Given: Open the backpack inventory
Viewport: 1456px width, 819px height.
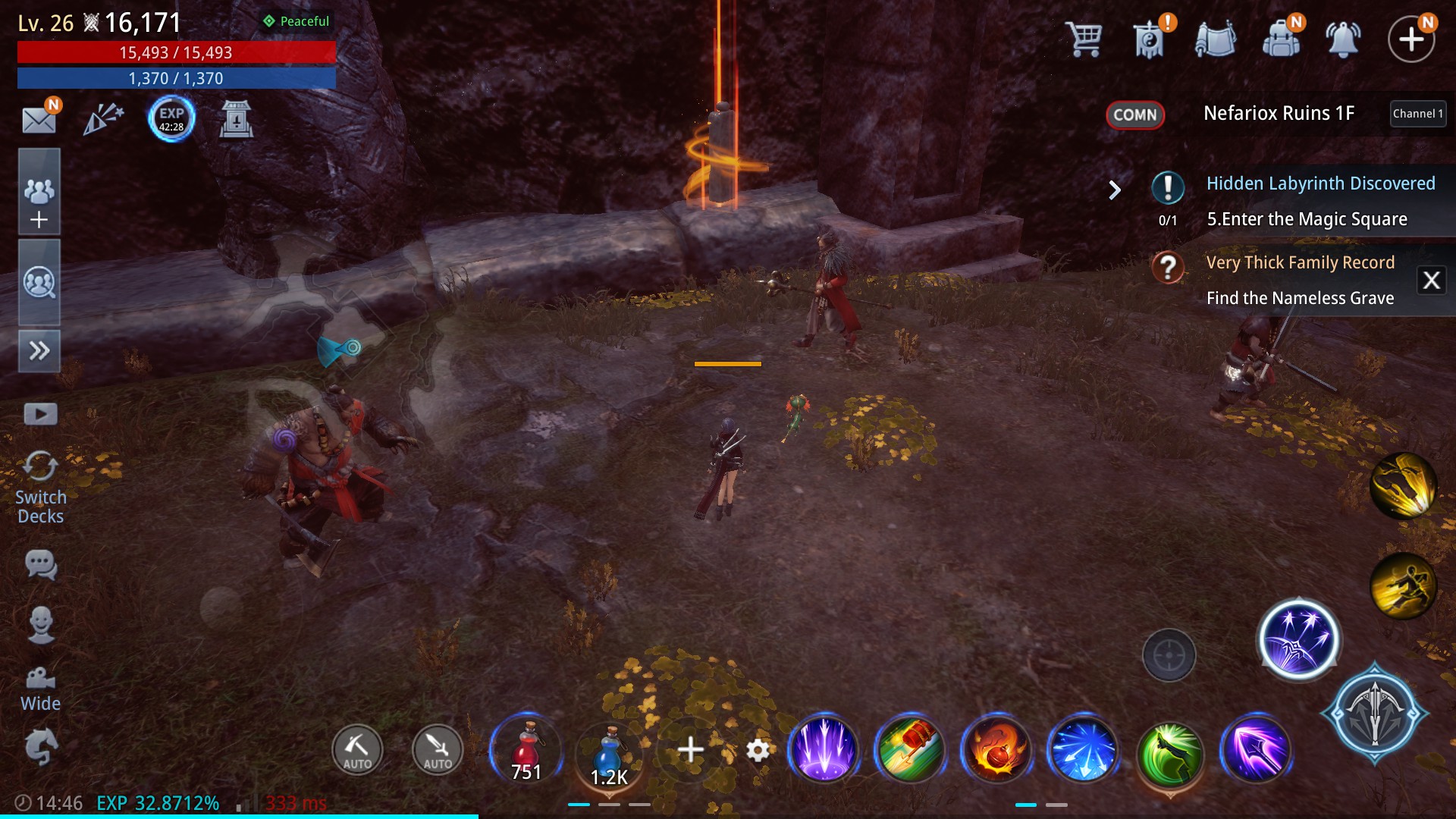Looking at the screenshot, I should [x=1281, y=38].
